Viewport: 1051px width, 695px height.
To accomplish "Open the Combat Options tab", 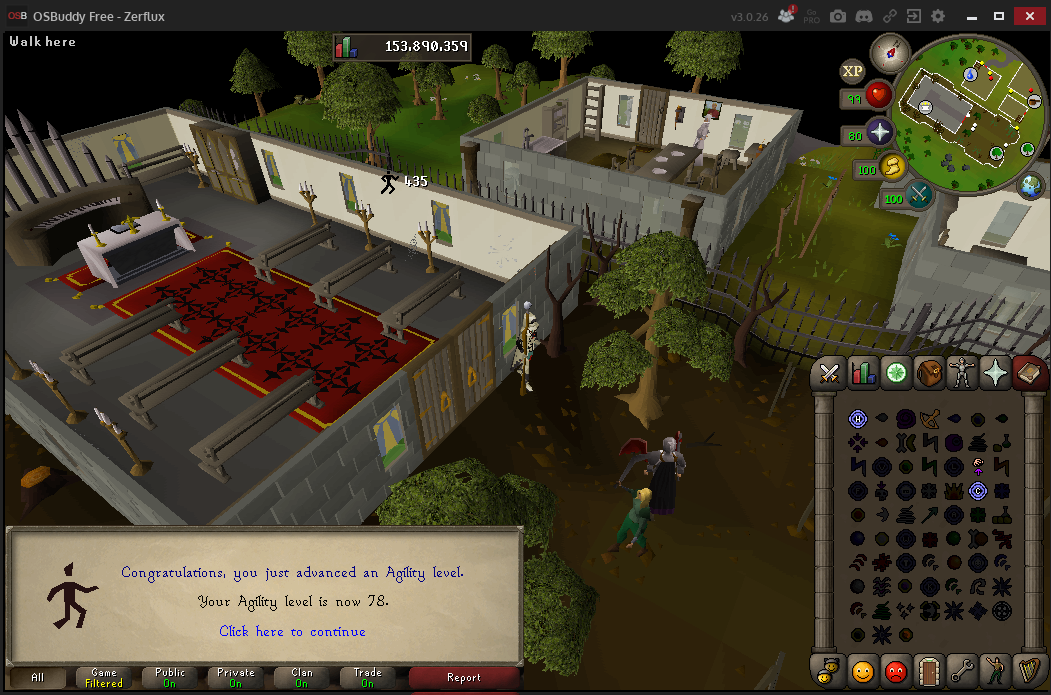I will [x=829, y=373].
